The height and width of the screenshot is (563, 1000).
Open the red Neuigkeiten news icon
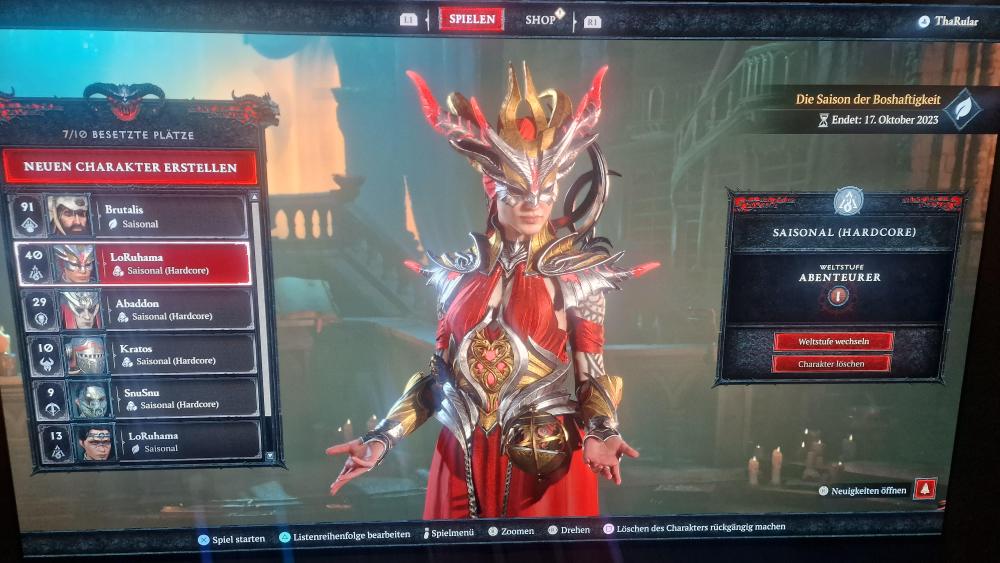tap(925, 489)
